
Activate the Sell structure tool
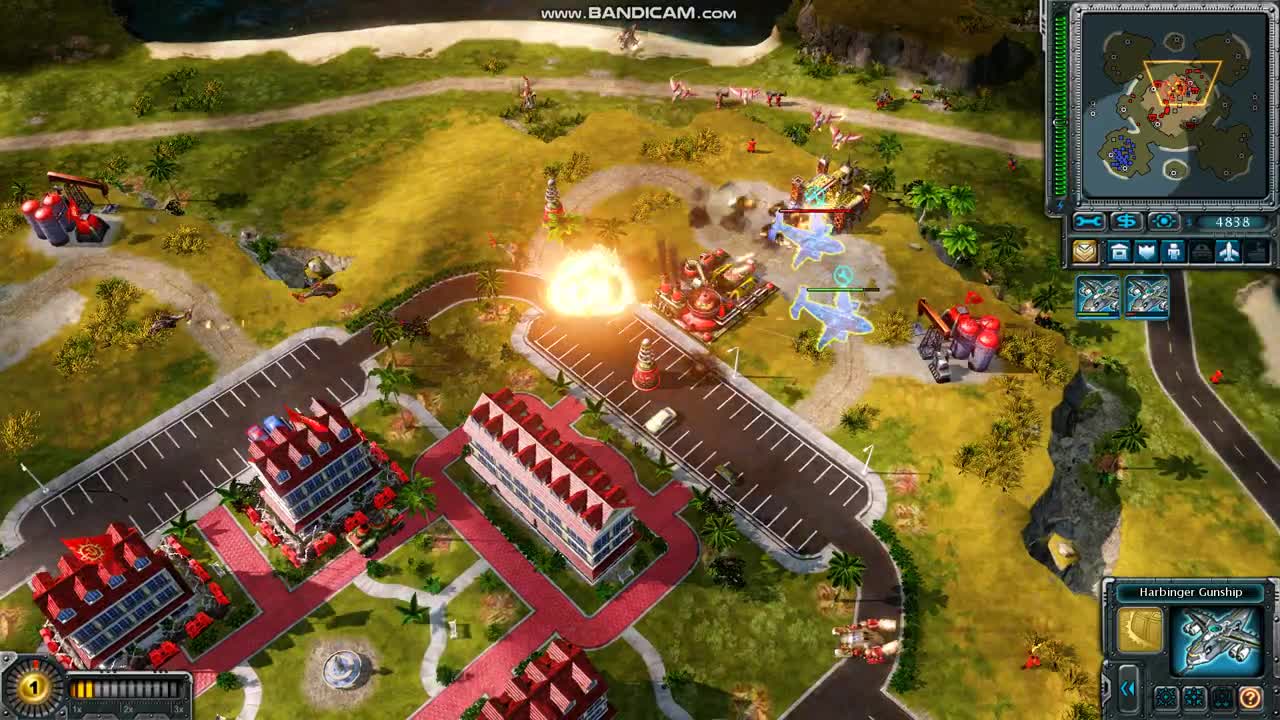[x=1126, y=221]
